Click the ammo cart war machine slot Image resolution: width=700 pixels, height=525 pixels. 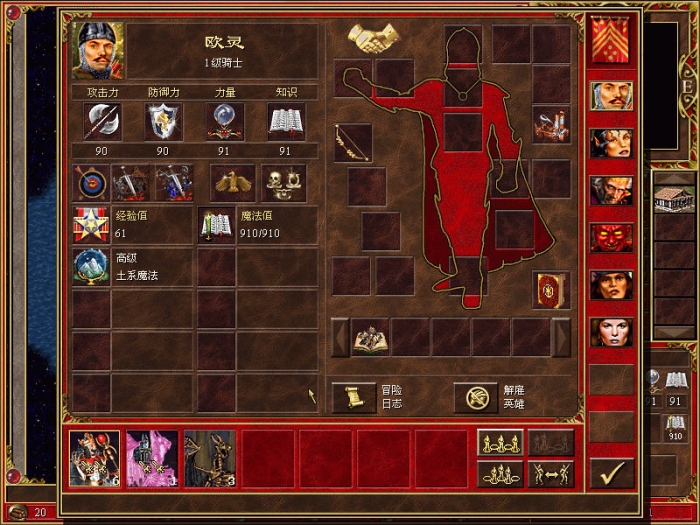point(551,124)
